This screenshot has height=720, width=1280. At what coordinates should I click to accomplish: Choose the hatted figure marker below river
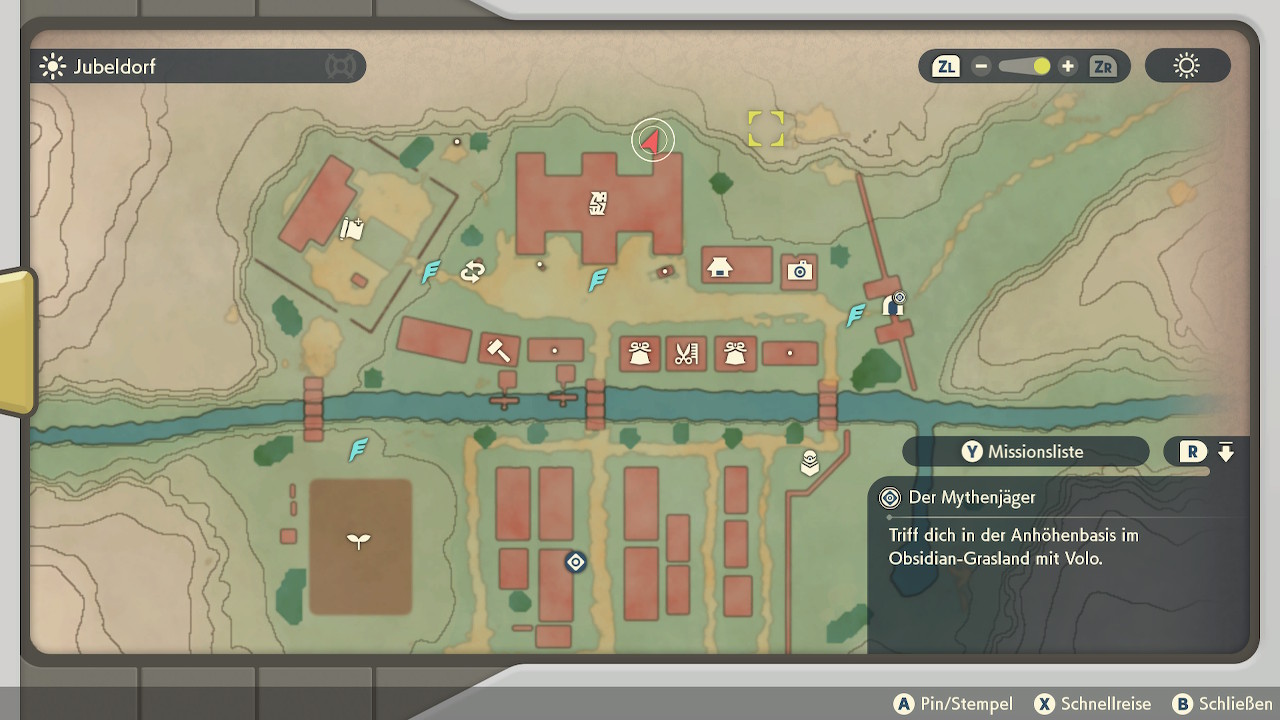coord(810,463)
